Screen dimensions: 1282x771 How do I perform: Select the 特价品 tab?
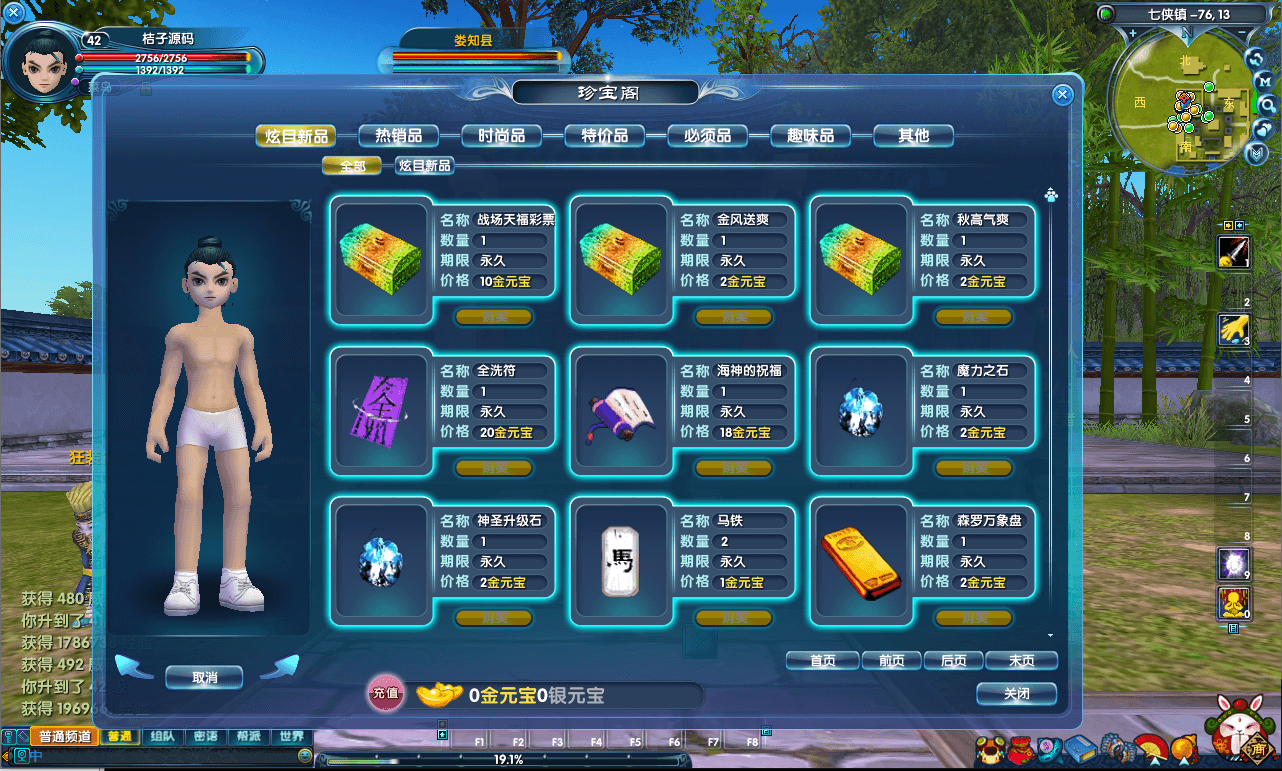pos(604,136)
